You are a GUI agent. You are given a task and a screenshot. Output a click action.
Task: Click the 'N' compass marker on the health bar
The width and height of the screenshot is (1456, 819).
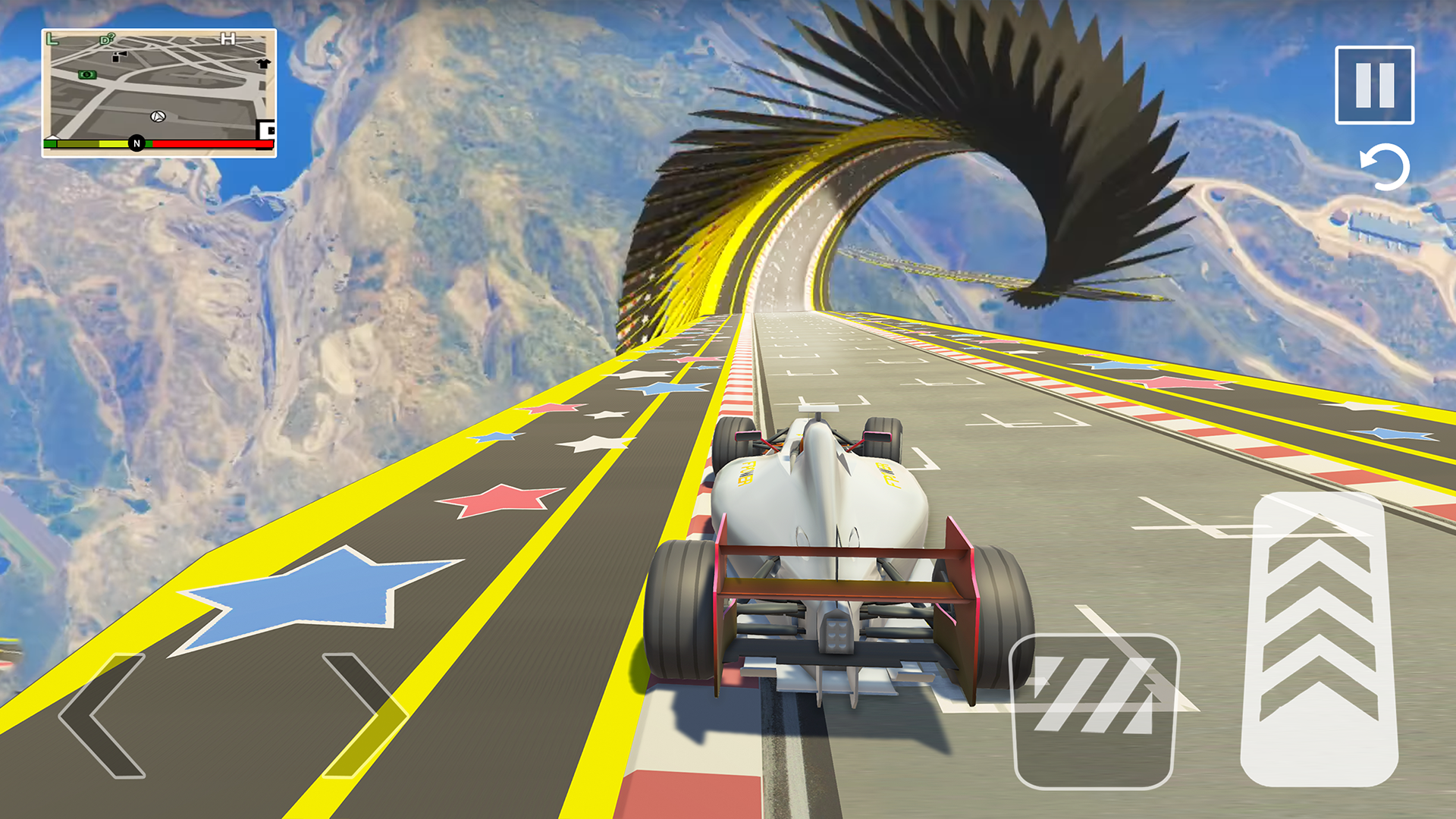(137, 143)
